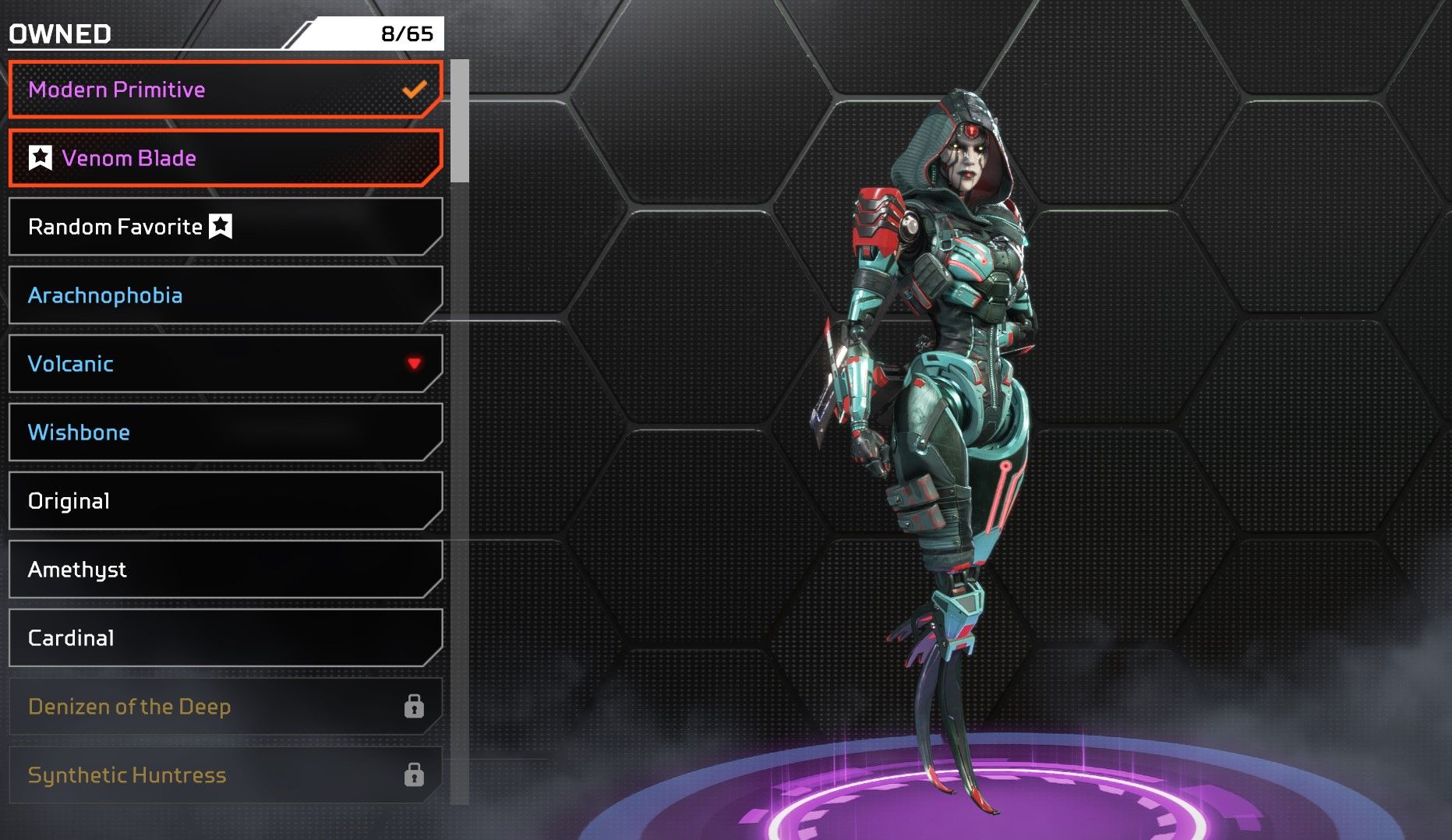The width and height of the screenshot is (1452, 840).
Task: Click the skin list scrollbar thumb
Action: click(x=460, y=121)
